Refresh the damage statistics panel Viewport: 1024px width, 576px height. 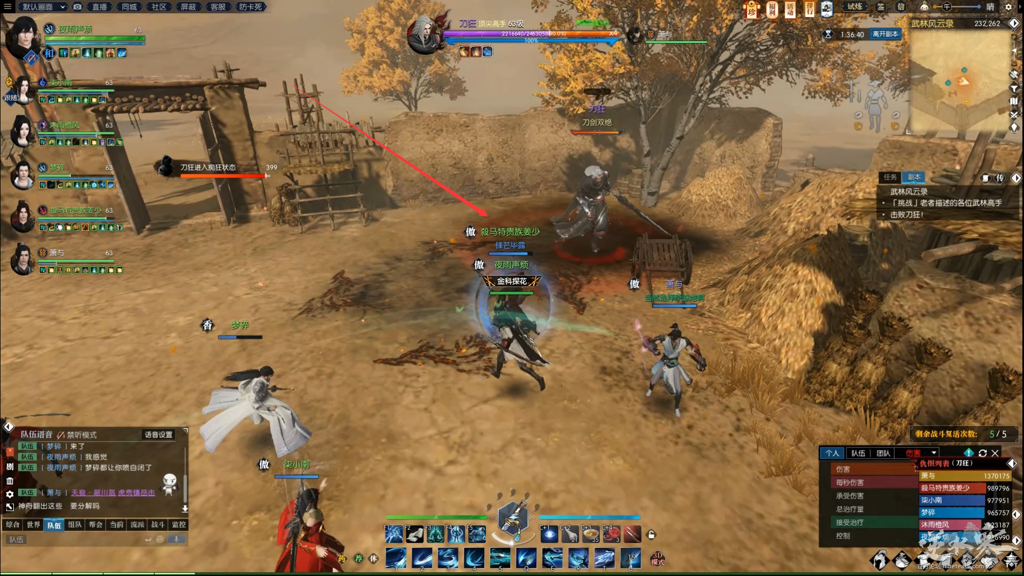point(982,453)
